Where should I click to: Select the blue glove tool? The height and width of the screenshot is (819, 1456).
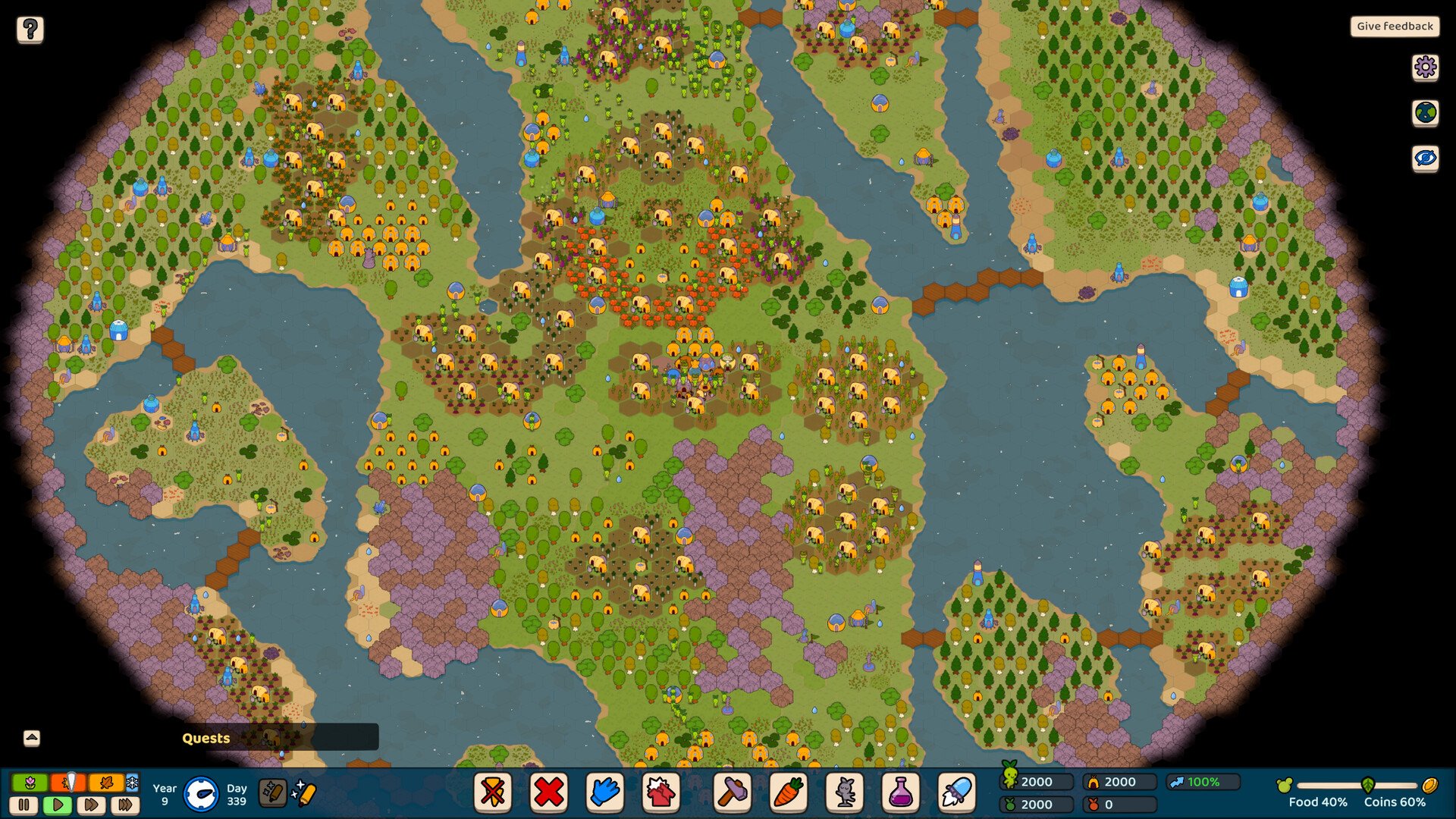coord(604,792)
